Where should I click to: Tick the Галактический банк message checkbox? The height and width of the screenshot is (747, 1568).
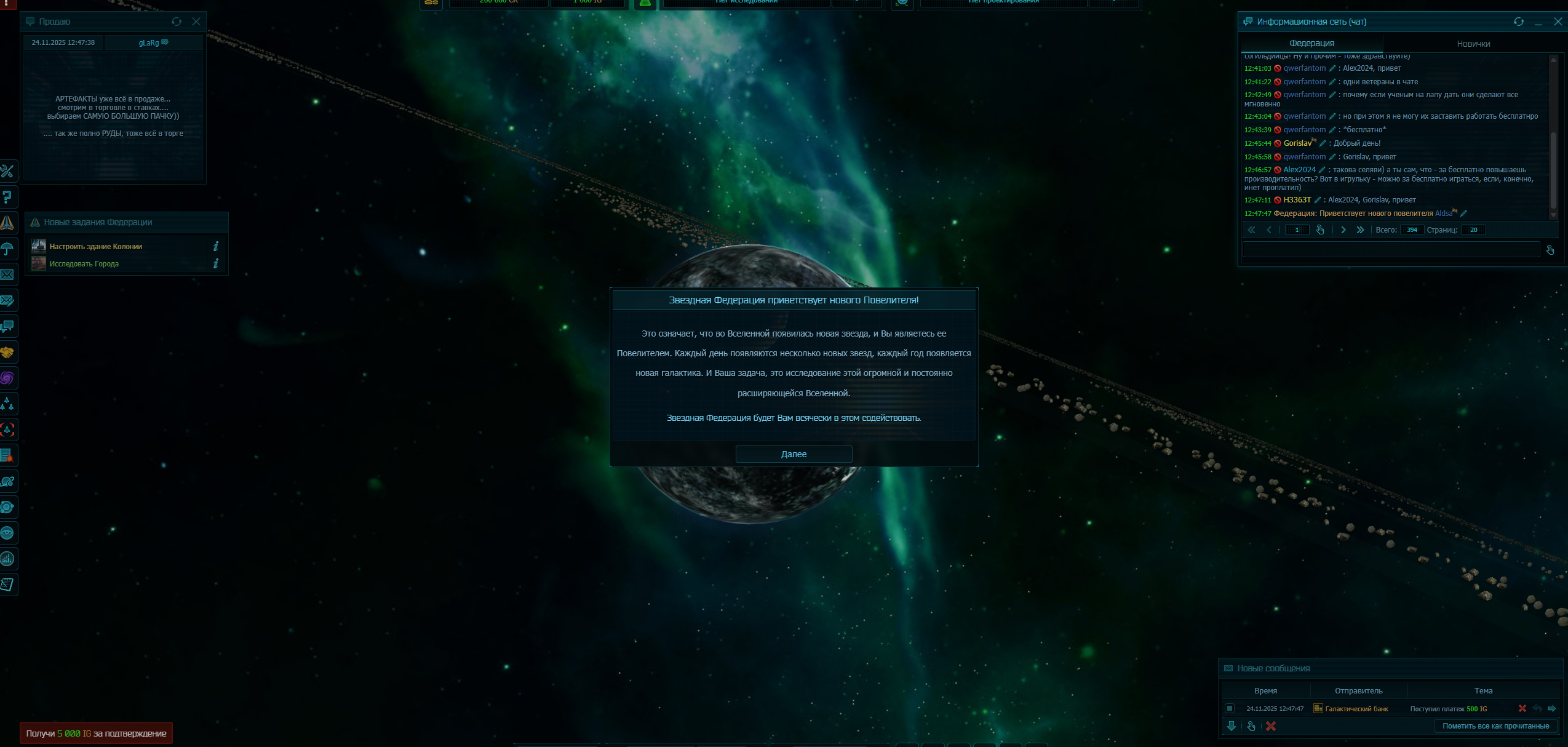[1229, 708]
